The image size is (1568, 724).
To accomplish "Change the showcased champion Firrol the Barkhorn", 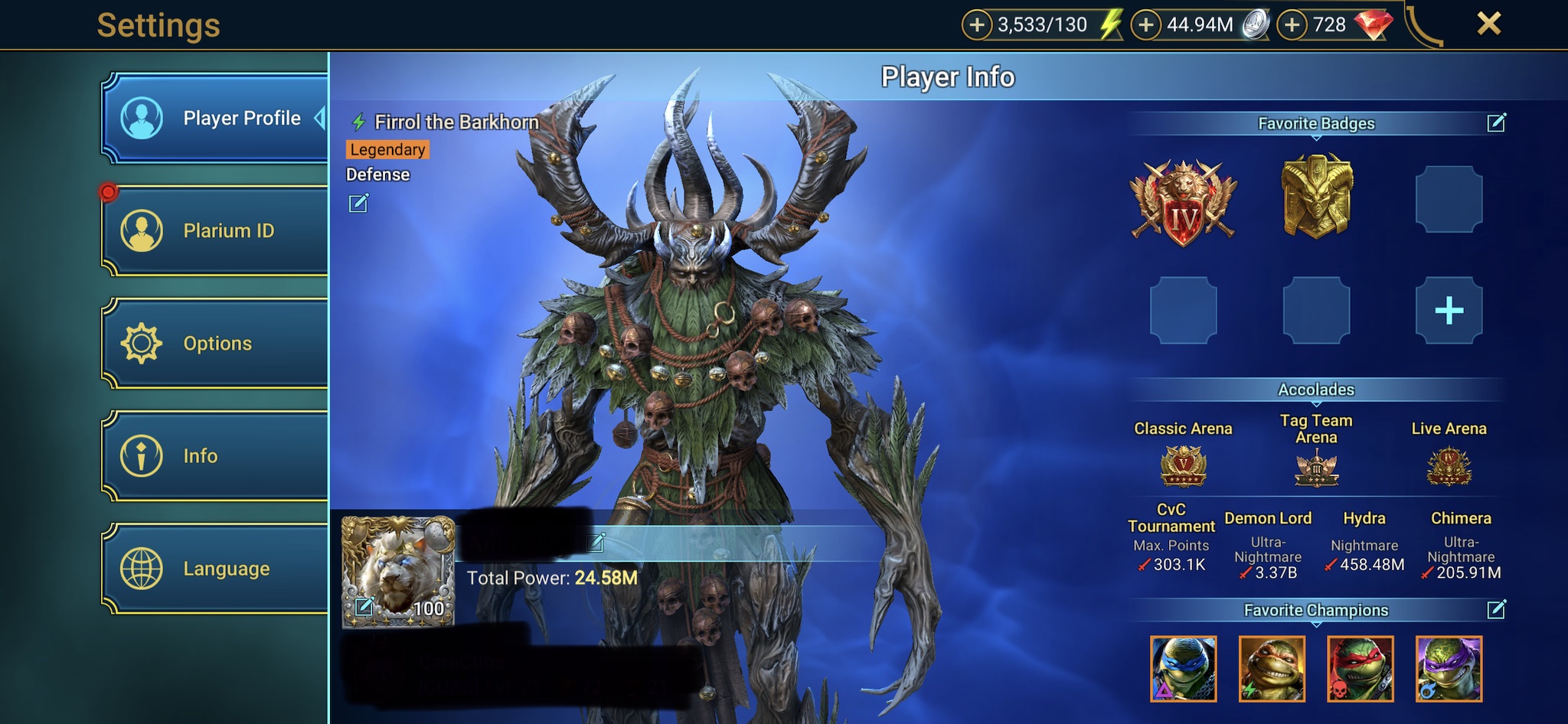I will [358, 203].
